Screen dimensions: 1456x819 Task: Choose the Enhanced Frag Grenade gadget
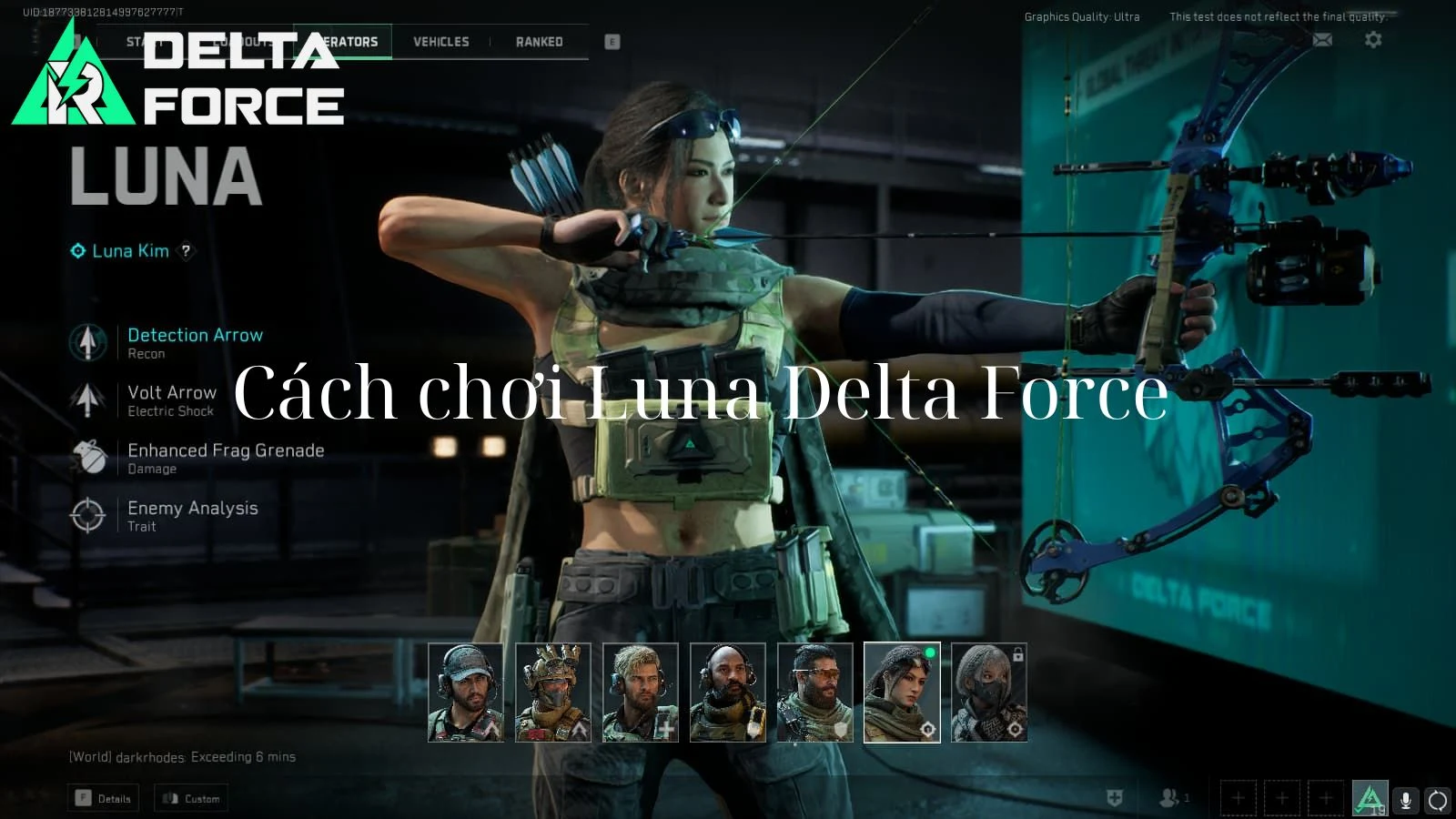[x=226, y=451]
